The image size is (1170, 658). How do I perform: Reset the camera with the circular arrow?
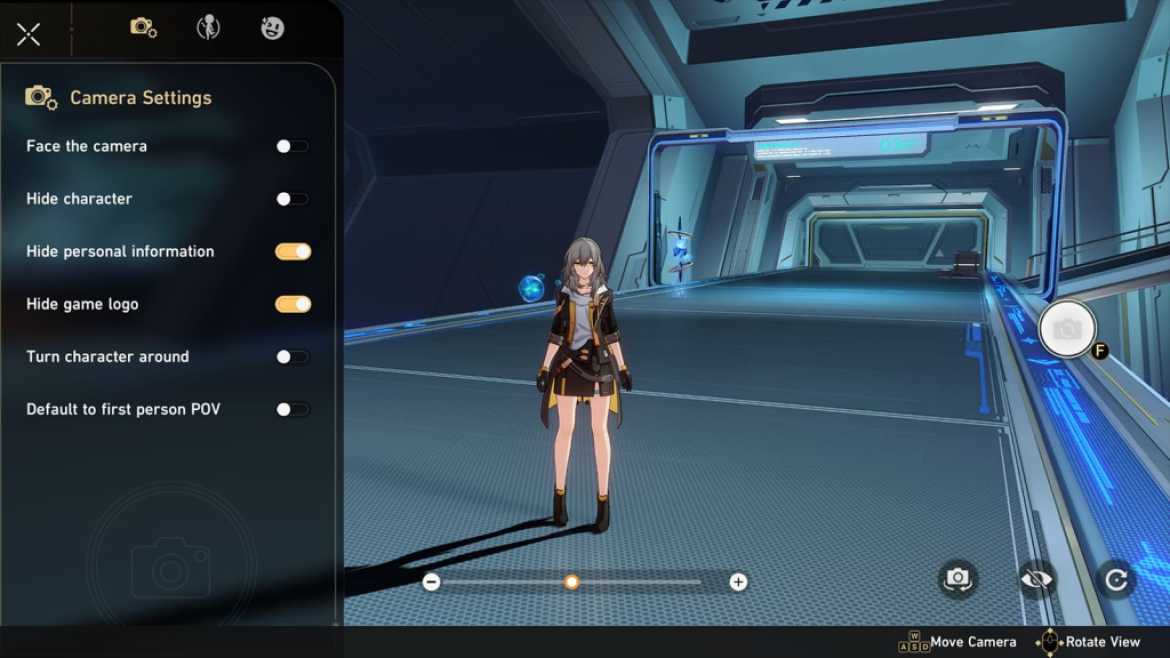(x=1115, y=578)
